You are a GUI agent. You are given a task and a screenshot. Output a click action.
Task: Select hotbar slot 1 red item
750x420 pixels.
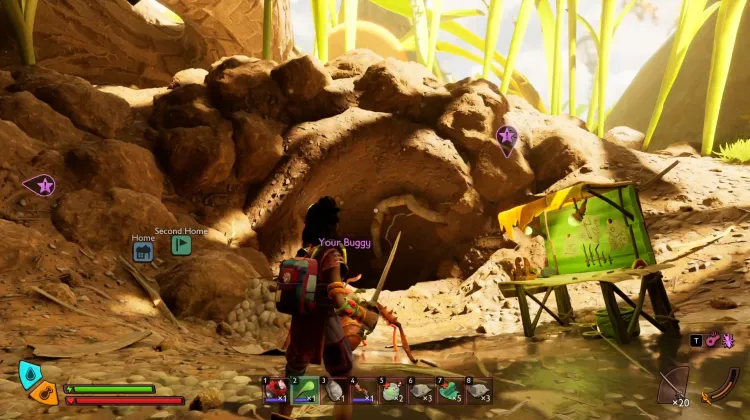click(x=276, y=391)
